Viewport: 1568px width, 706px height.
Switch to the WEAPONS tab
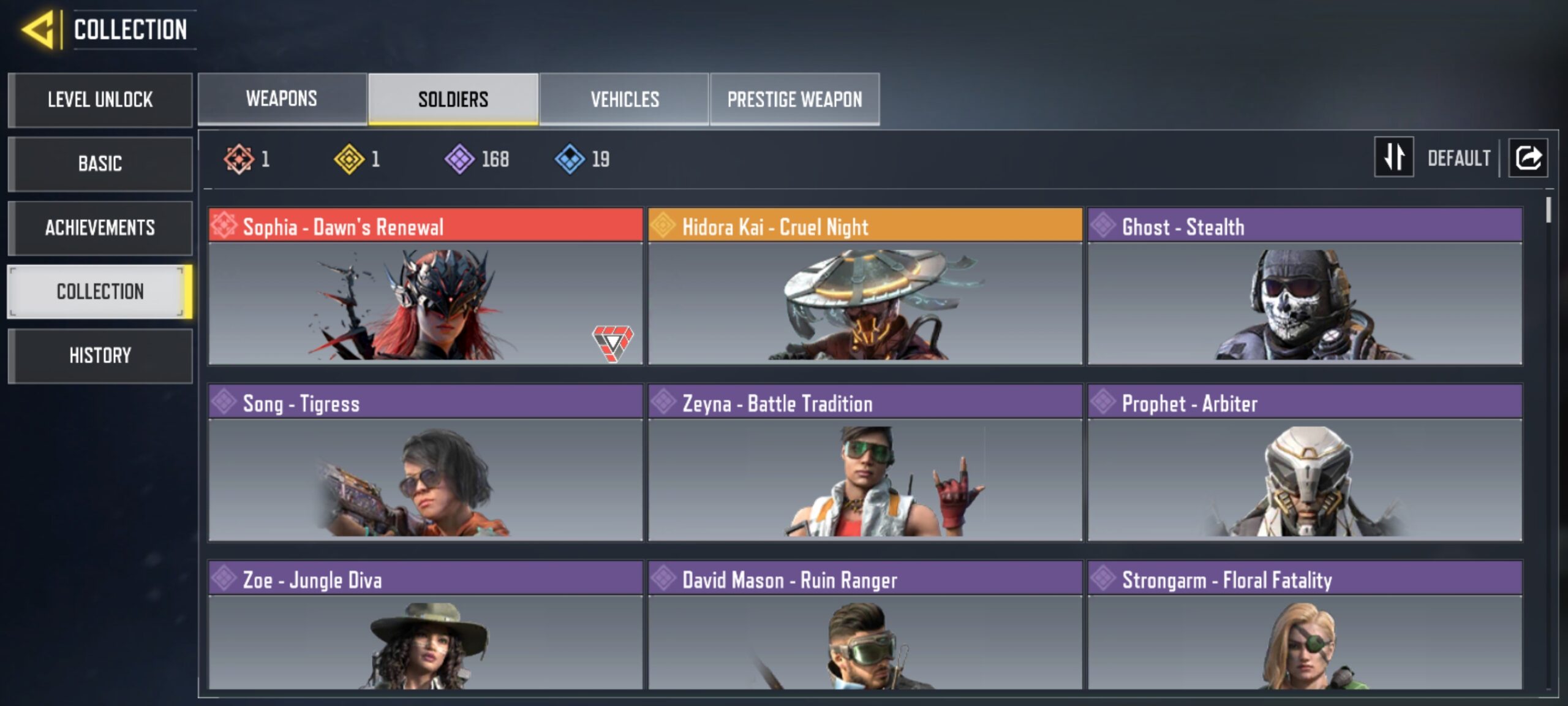[281, 98]
